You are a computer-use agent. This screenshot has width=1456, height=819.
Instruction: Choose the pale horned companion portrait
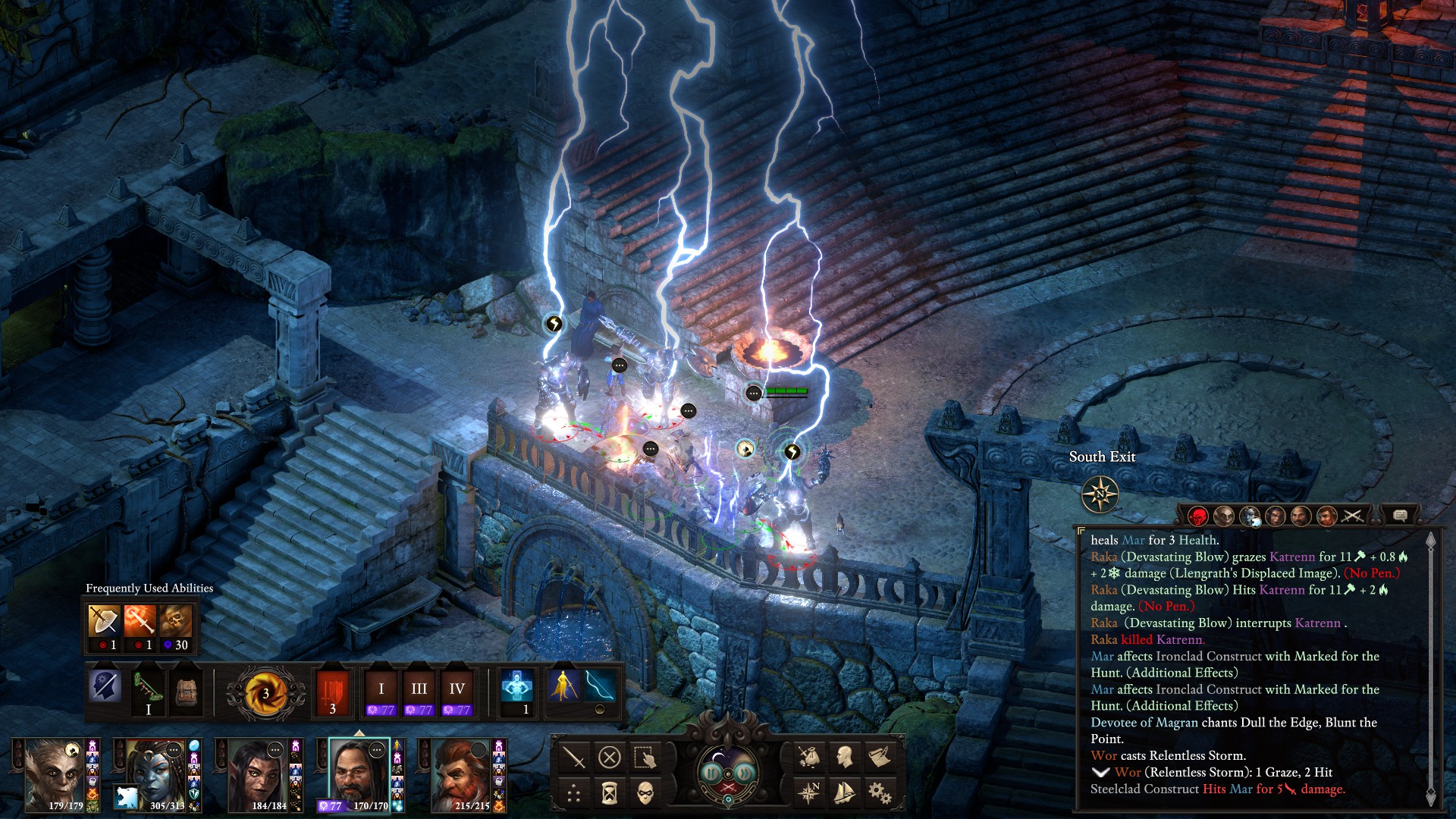point(54,775)
